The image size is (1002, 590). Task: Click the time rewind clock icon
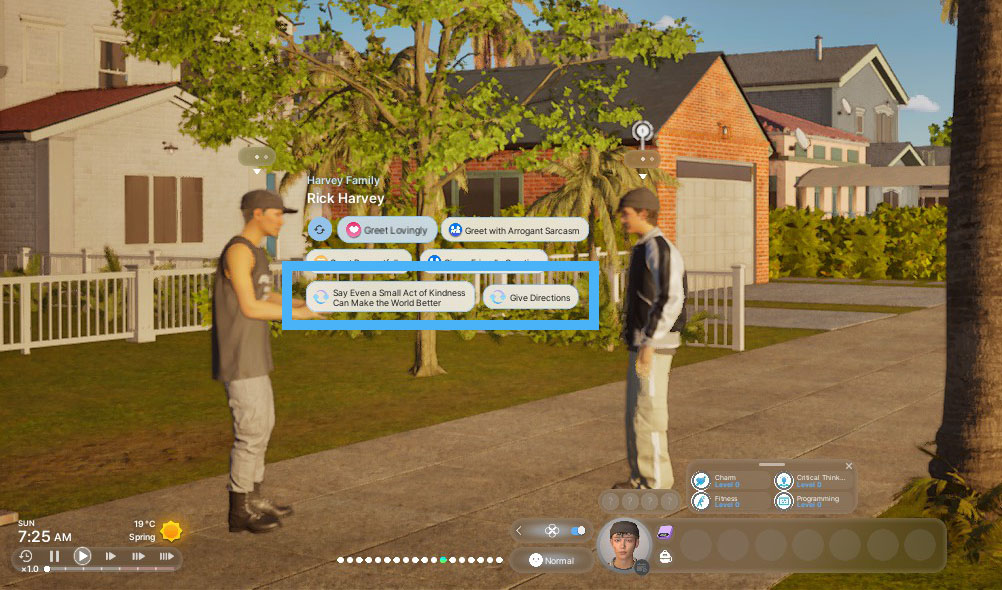(x=26, y=556)
